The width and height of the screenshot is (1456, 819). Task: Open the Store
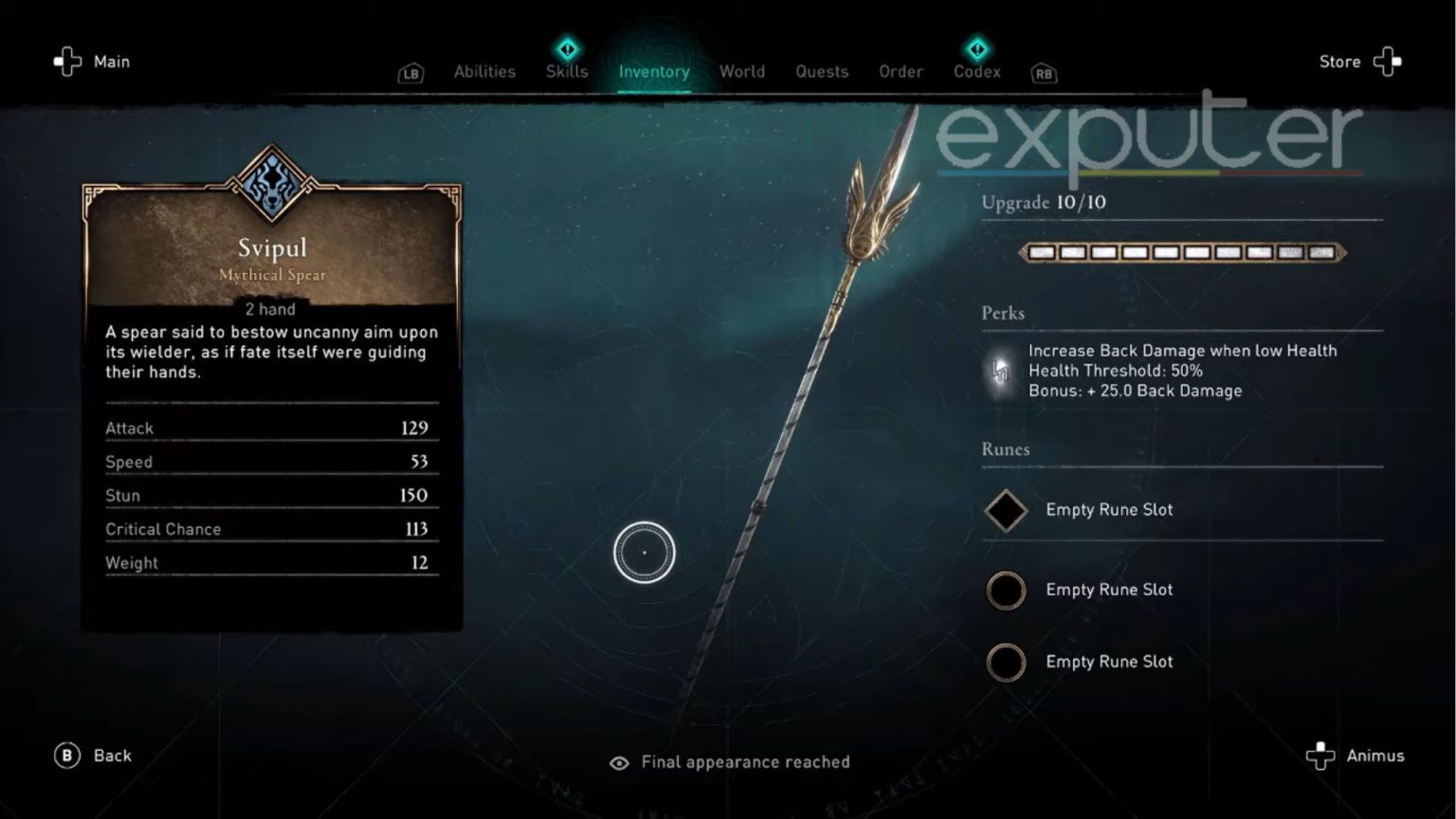pos(1339,61)
